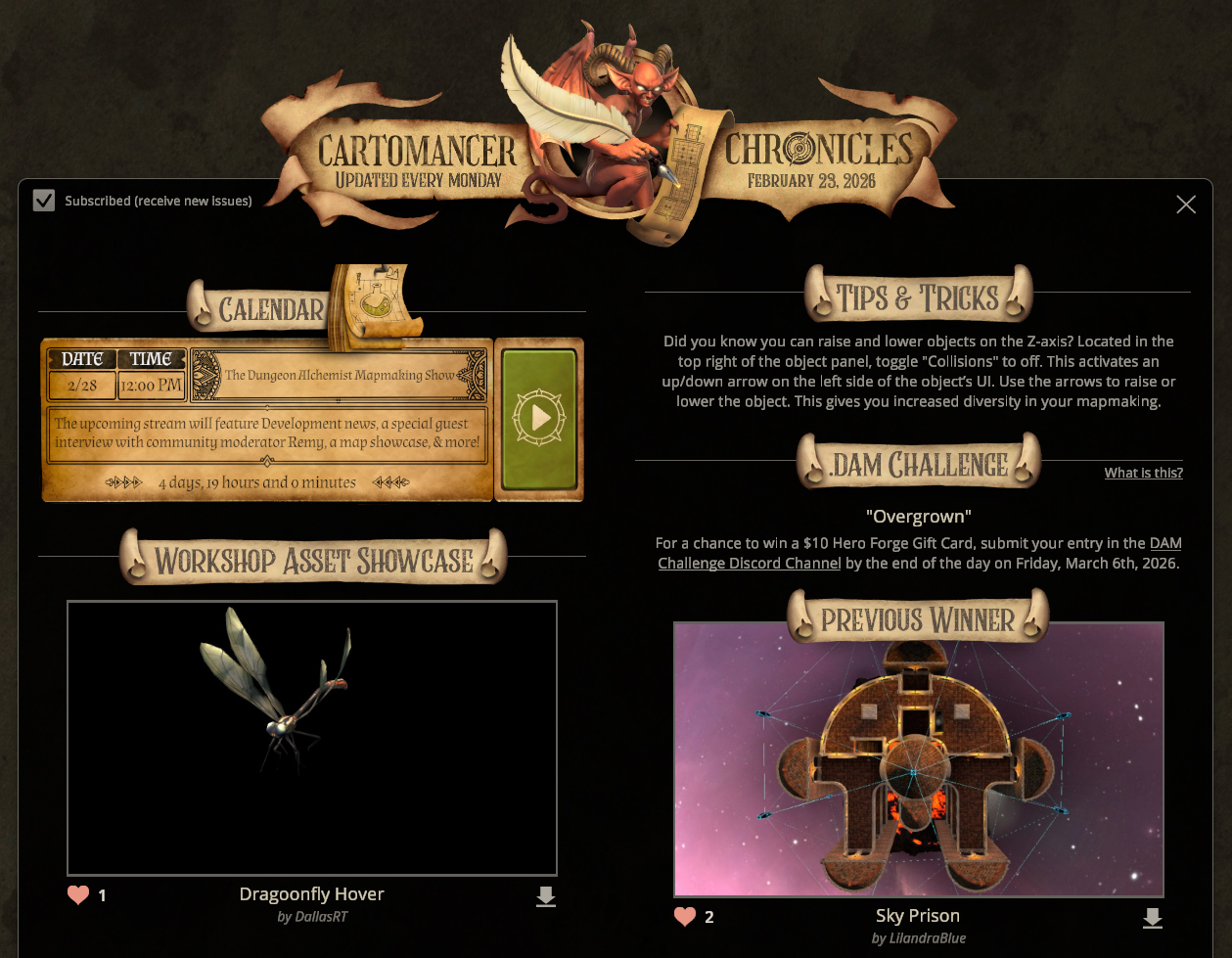View the Dragoonfly Hover preview image
This screenshot has height=958, width=1232.
[x=312, y=738]
